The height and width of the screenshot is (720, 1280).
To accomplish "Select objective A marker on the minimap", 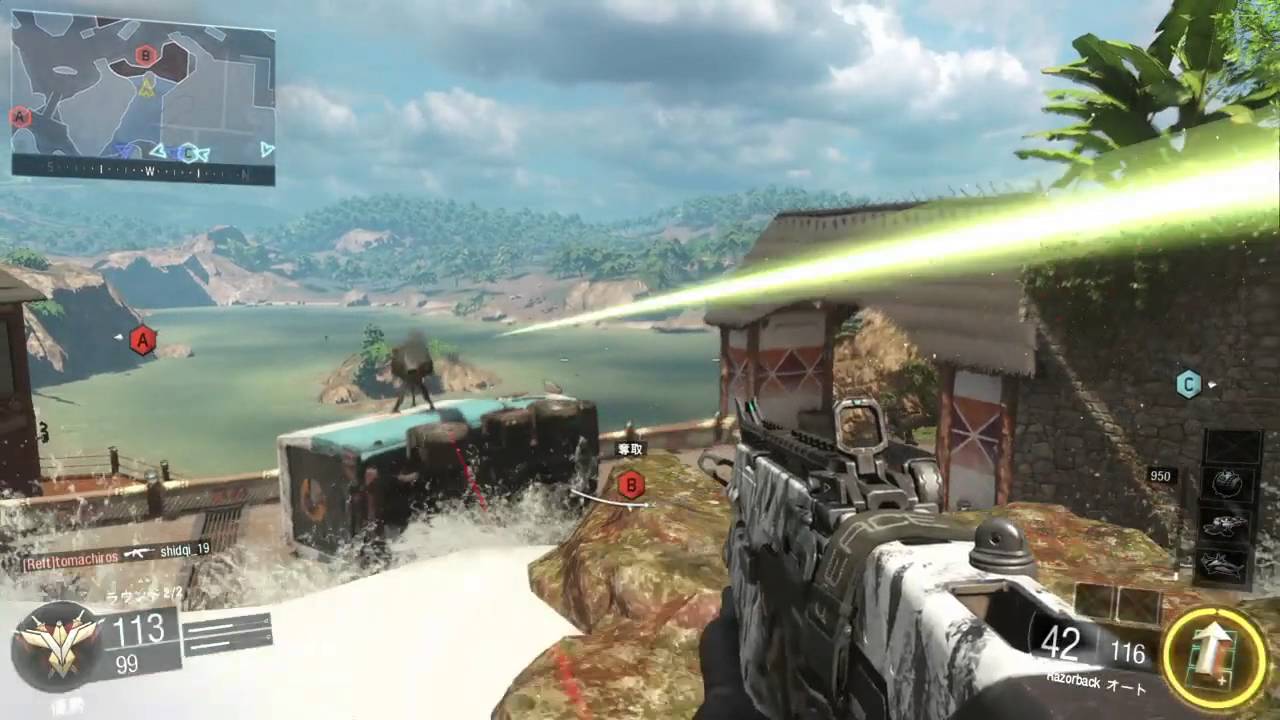I will click(19, 117).
